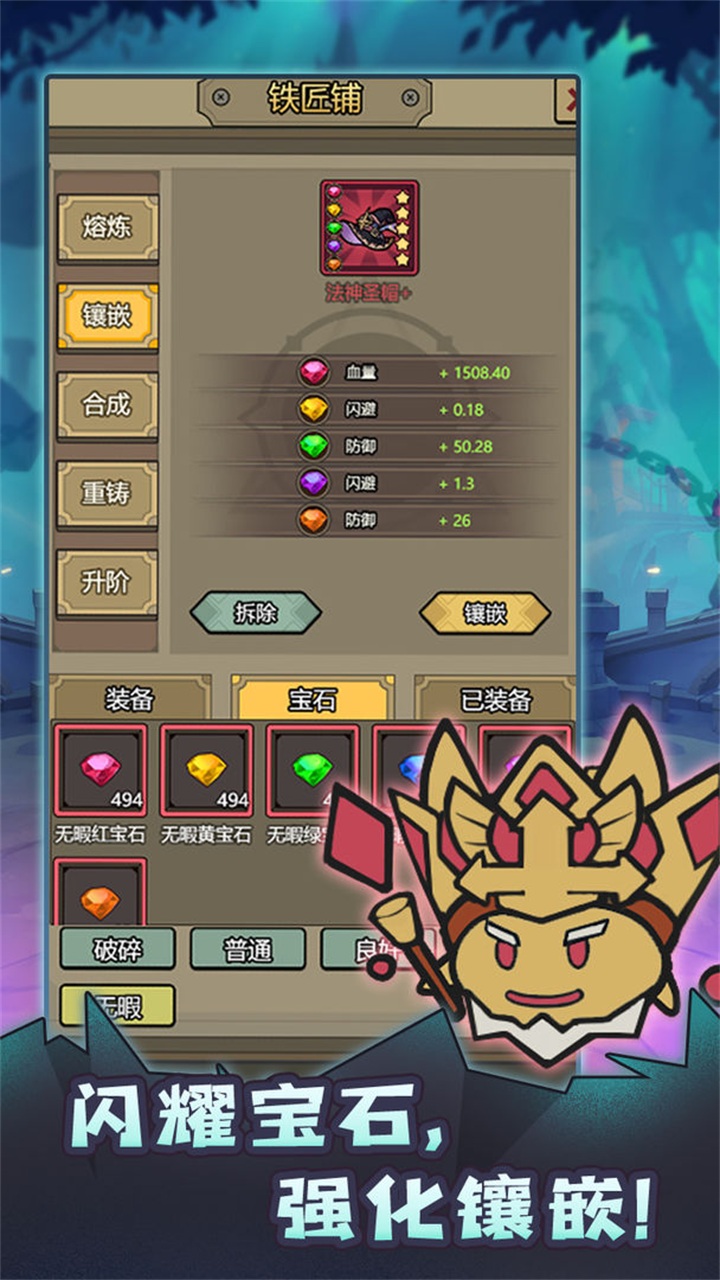Open the 已装备 equipped tab
This screenshot has height=1280, width=720.
pos(494,700)
